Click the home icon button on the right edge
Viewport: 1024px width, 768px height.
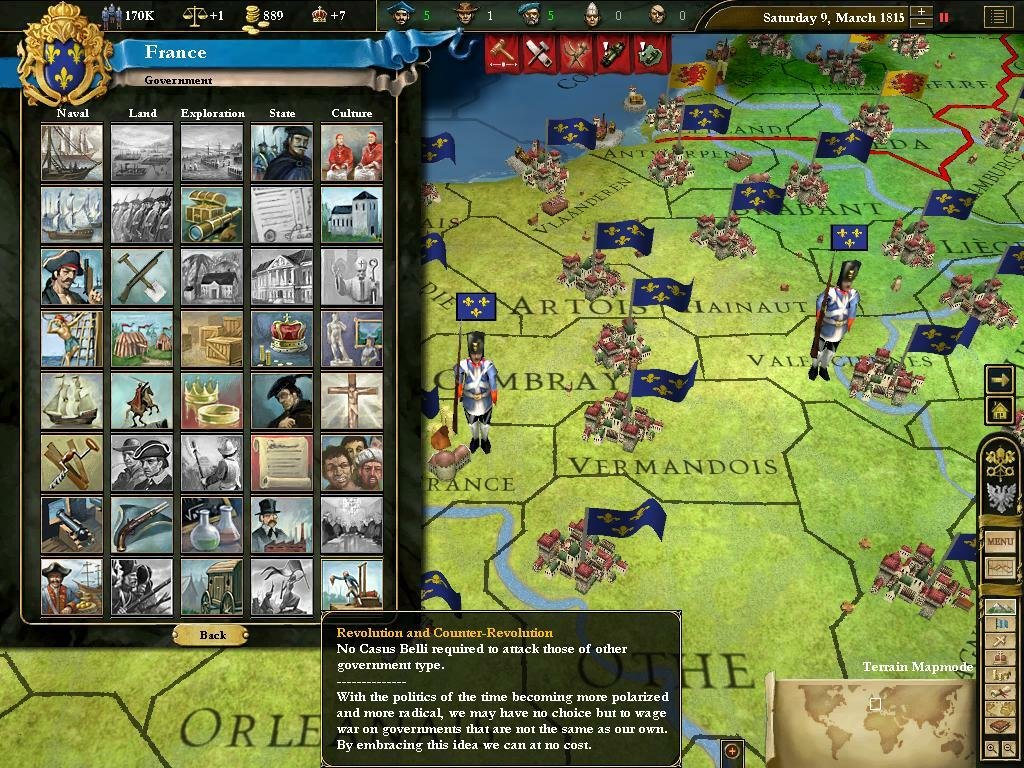999,409
